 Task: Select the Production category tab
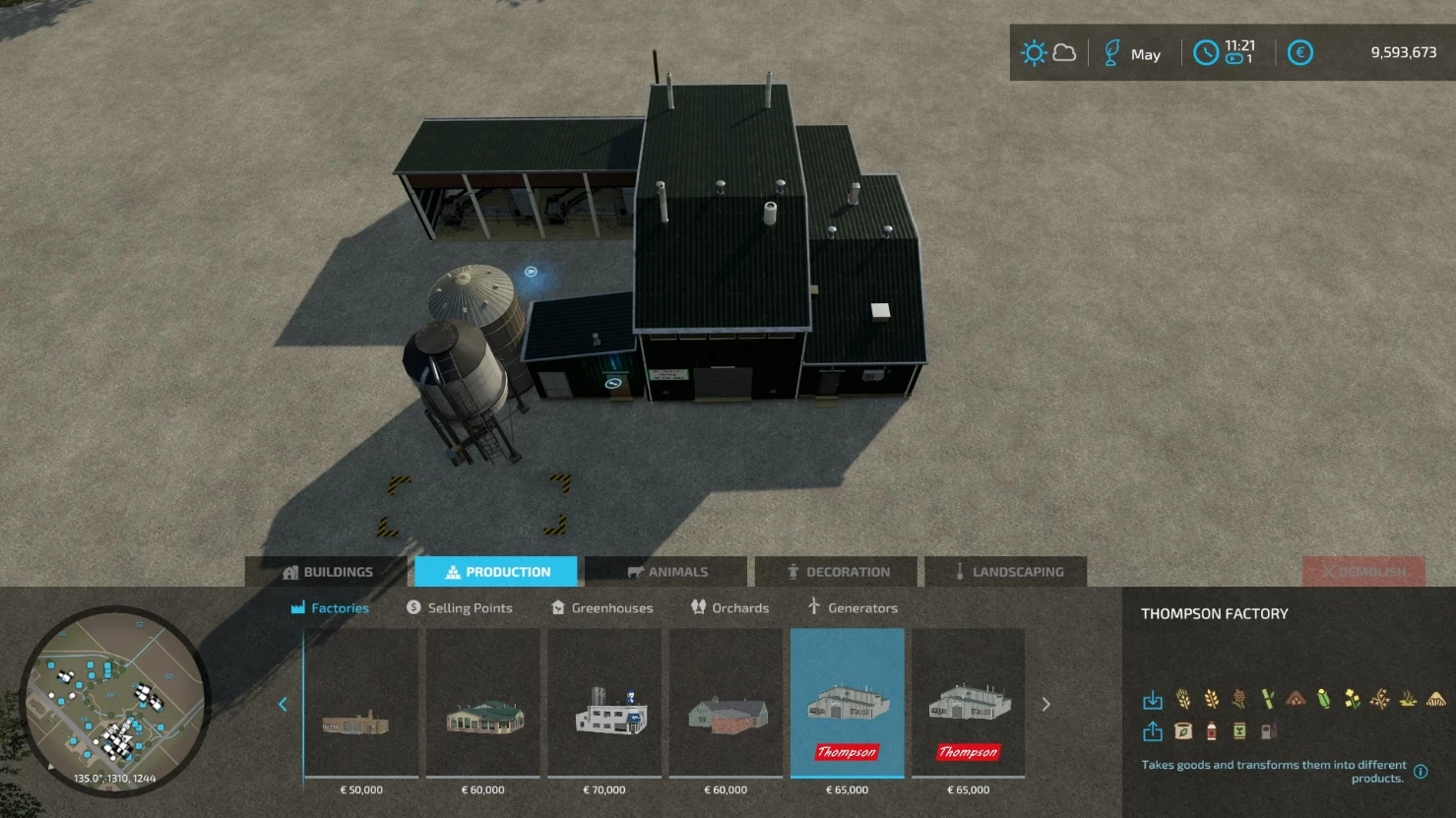[x=496, y=572]
